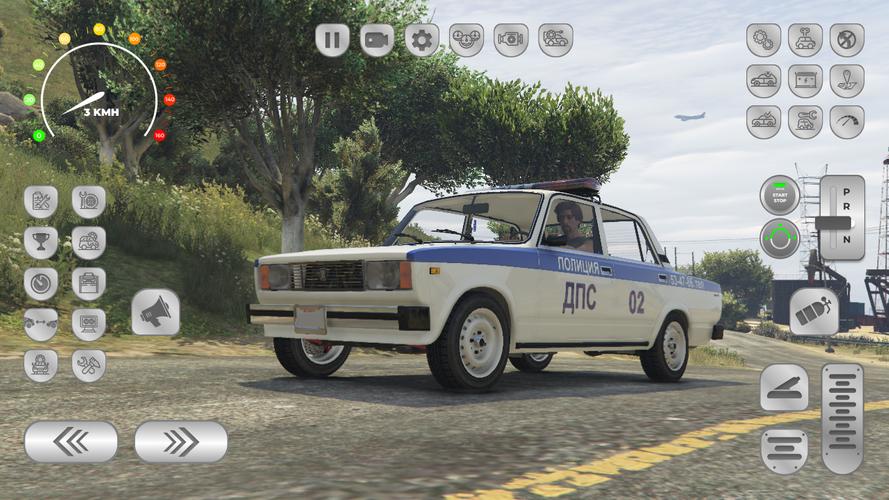Tap the crossed wrench and hammer icon
Viewport: 889px width, 500px height.
pyautogui.click(x=89, y=365)
